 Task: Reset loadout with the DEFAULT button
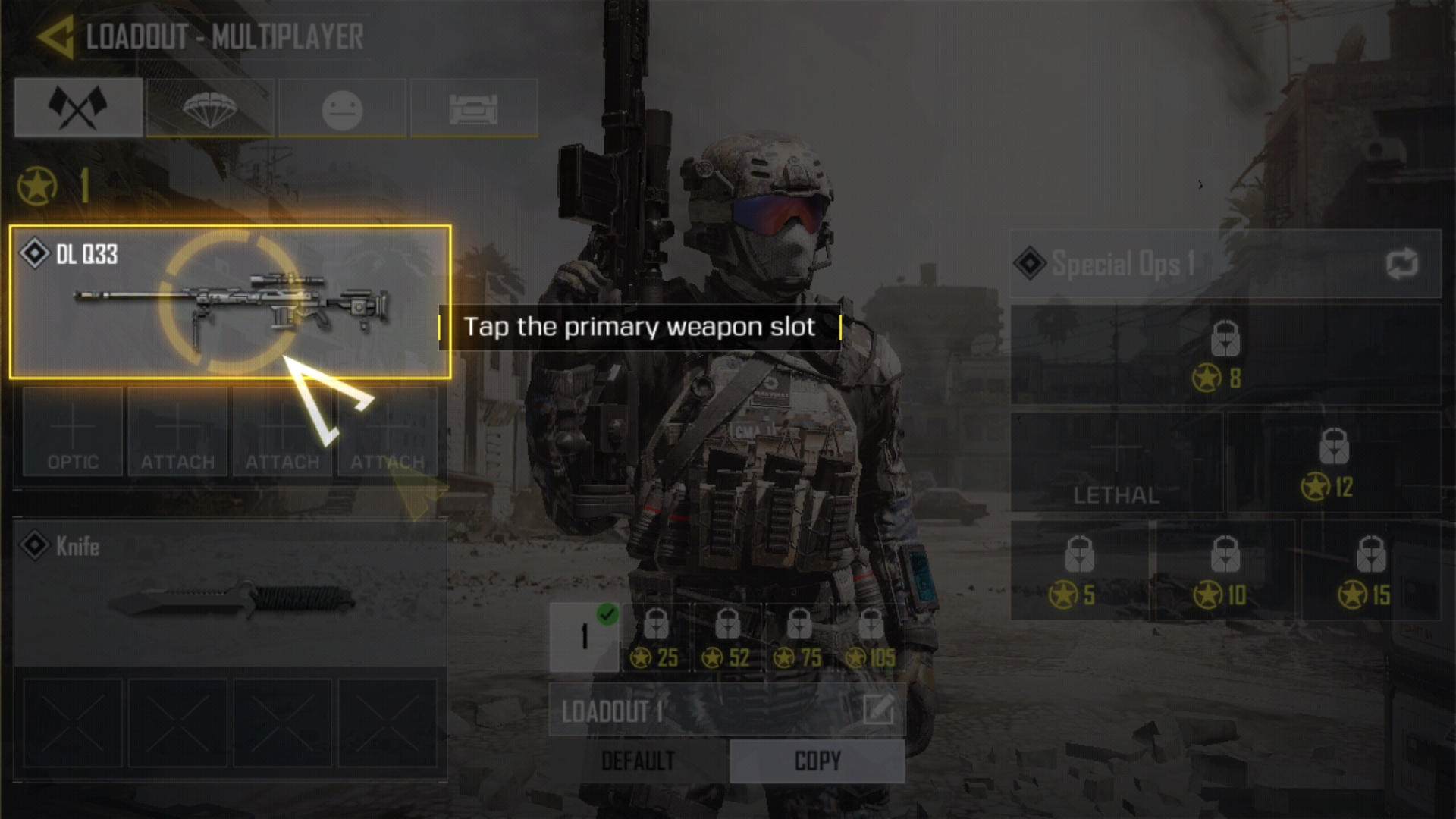[x=638, y=761]
